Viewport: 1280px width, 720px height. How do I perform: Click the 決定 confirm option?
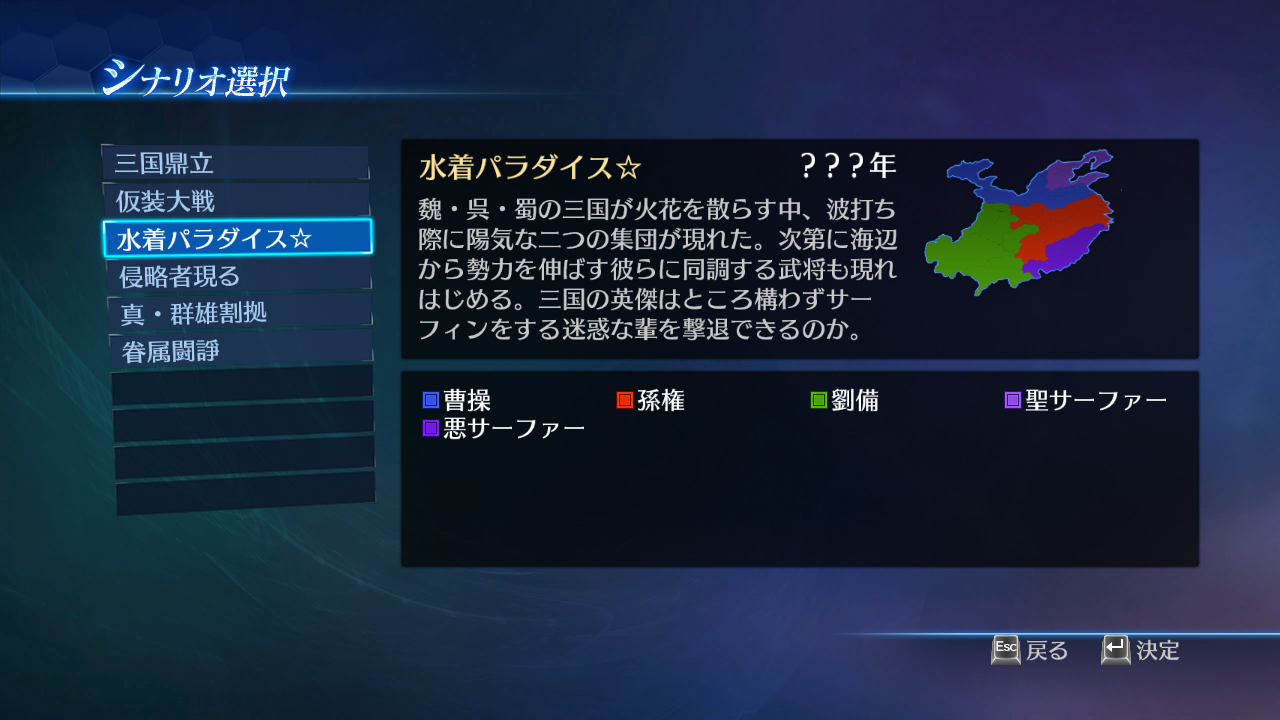[1155, 650]
